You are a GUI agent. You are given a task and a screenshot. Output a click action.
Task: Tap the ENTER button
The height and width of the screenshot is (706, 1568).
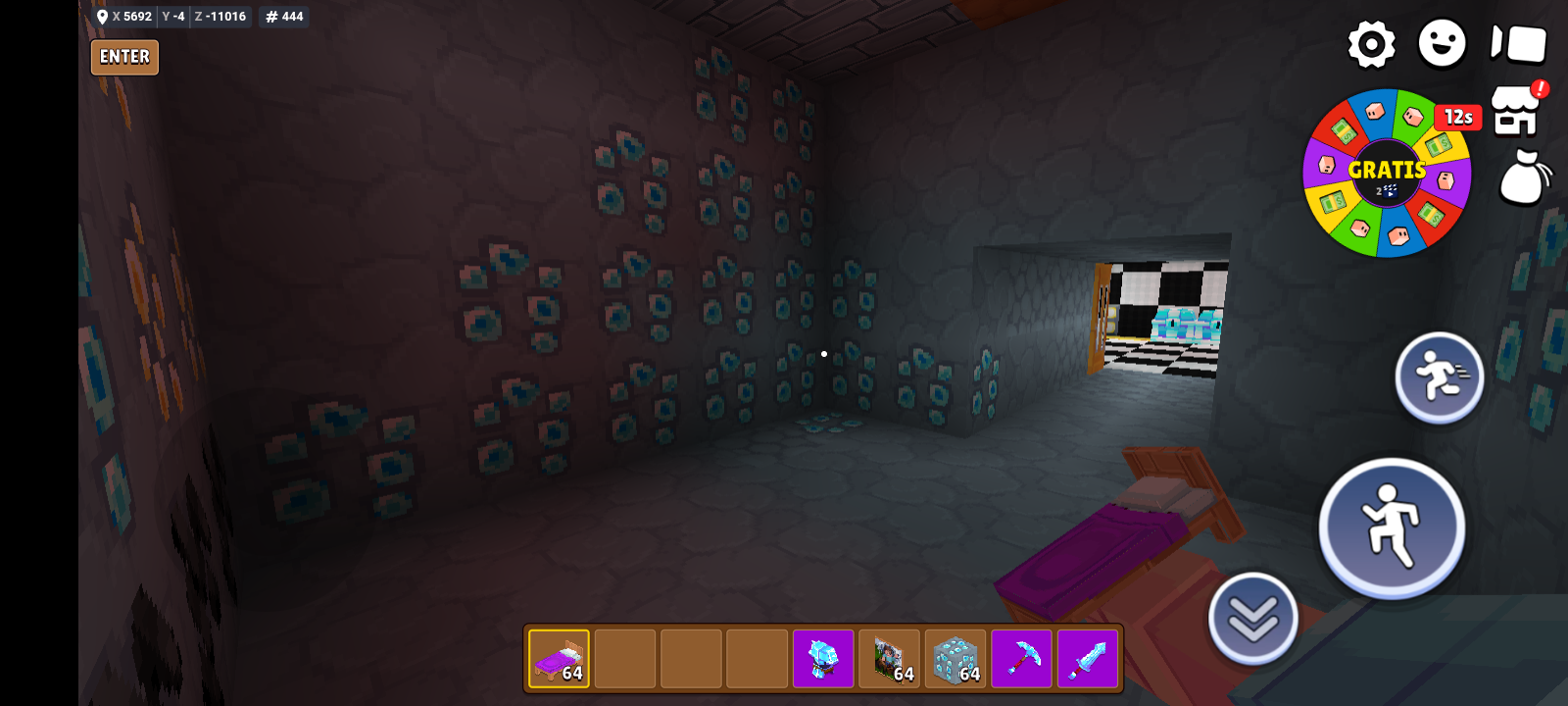click(124, 57)
